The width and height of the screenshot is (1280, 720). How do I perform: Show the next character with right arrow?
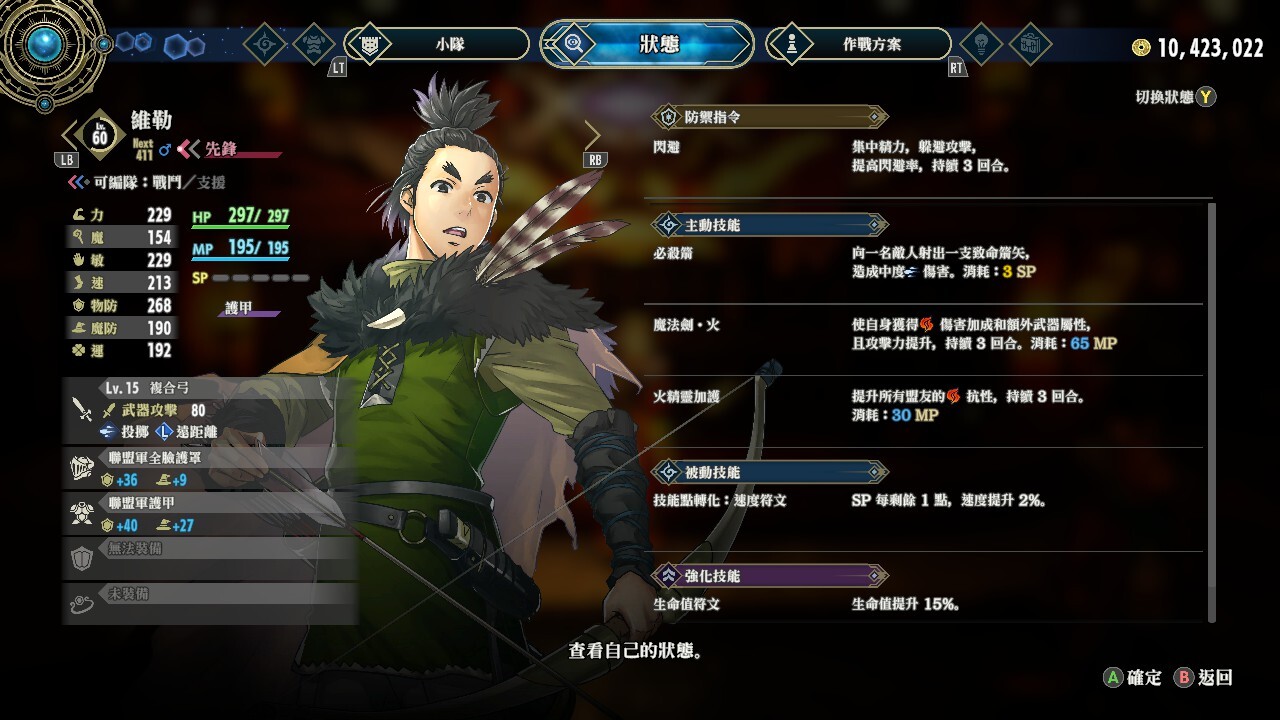point(592,134)
